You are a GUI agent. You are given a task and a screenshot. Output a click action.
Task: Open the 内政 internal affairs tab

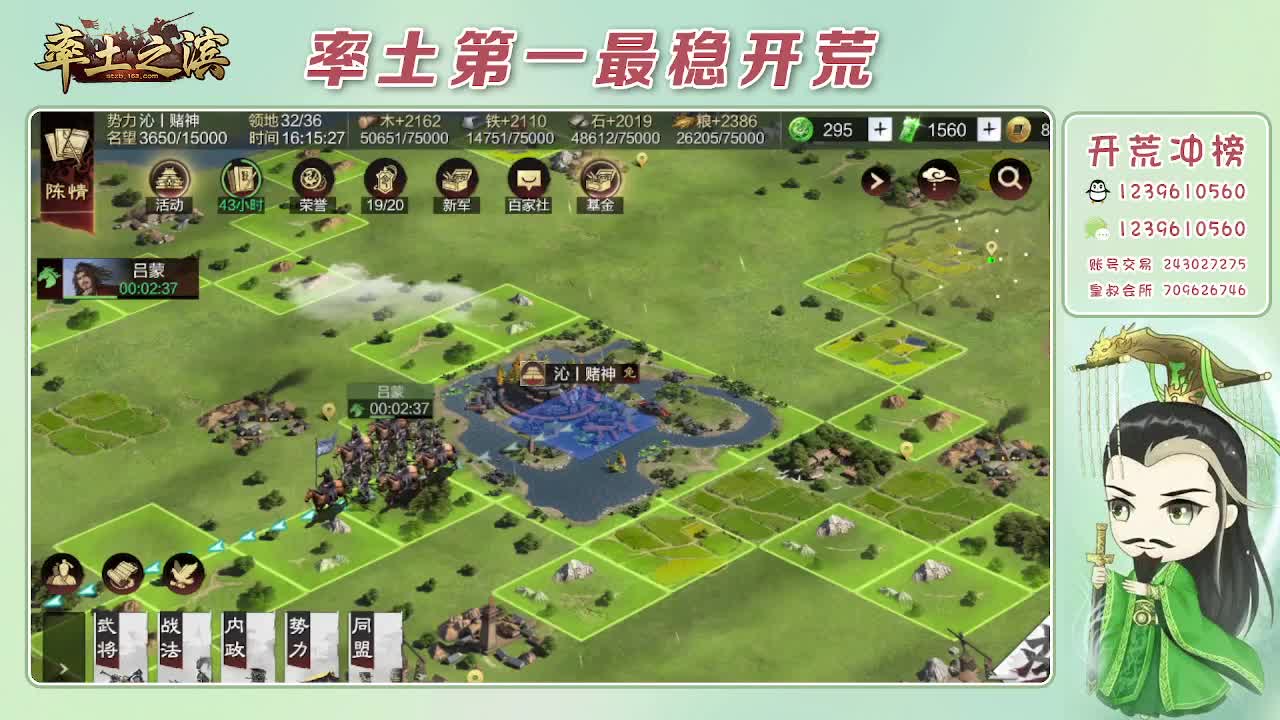pos(233,640)
